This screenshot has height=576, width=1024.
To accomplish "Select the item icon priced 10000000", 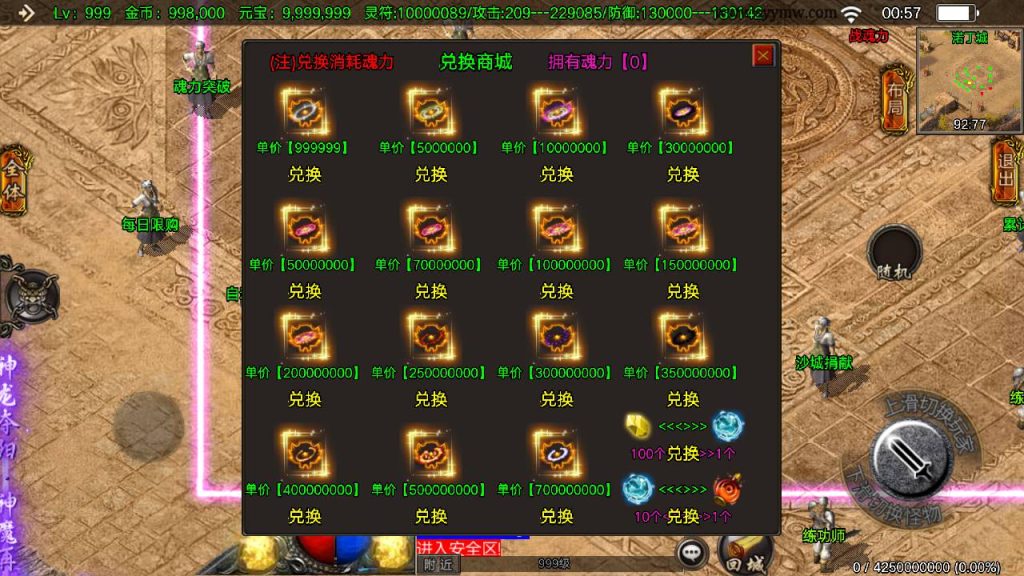I will [555, 112].
